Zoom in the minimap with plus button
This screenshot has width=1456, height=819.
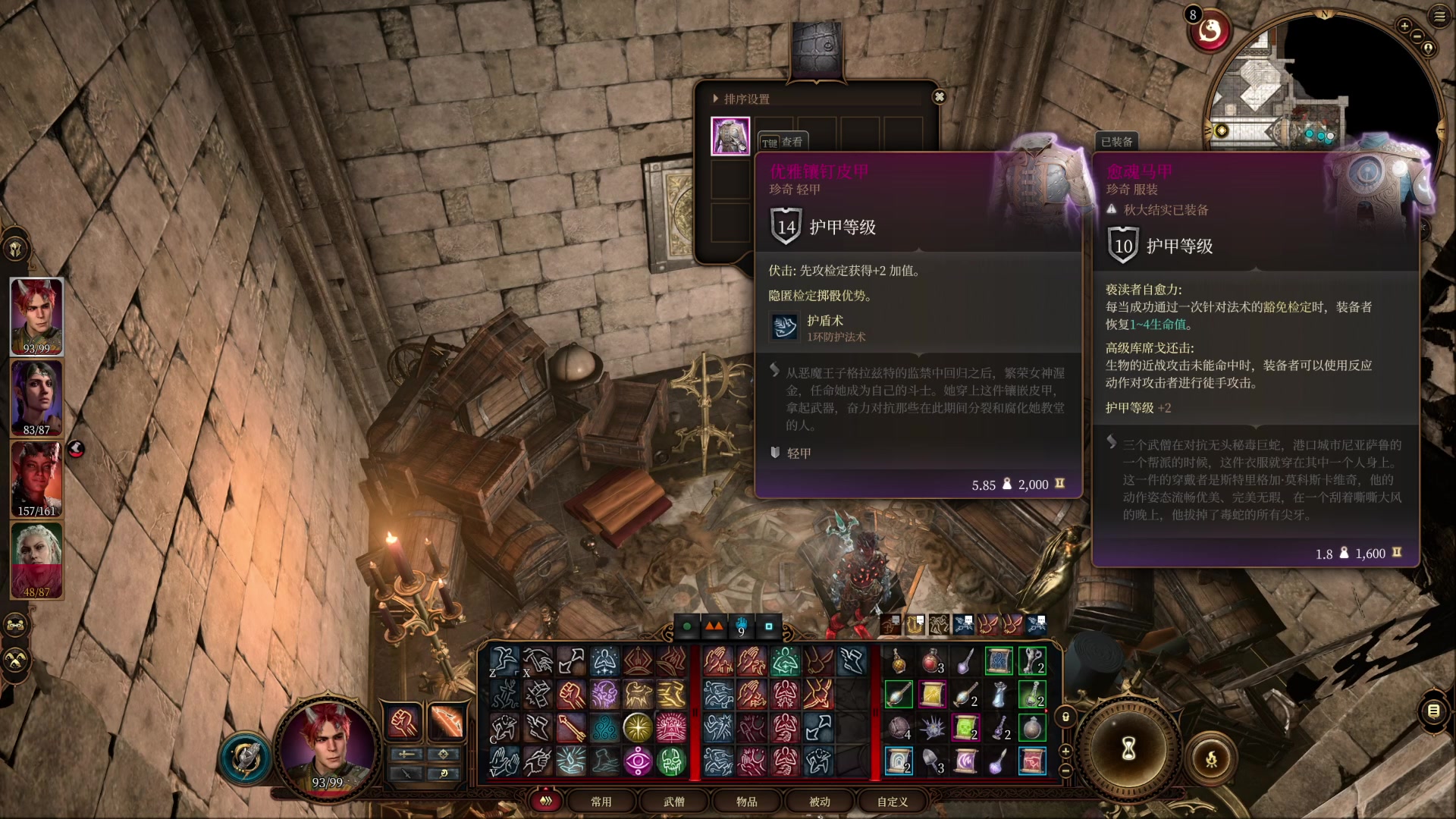click(1404, 27)
